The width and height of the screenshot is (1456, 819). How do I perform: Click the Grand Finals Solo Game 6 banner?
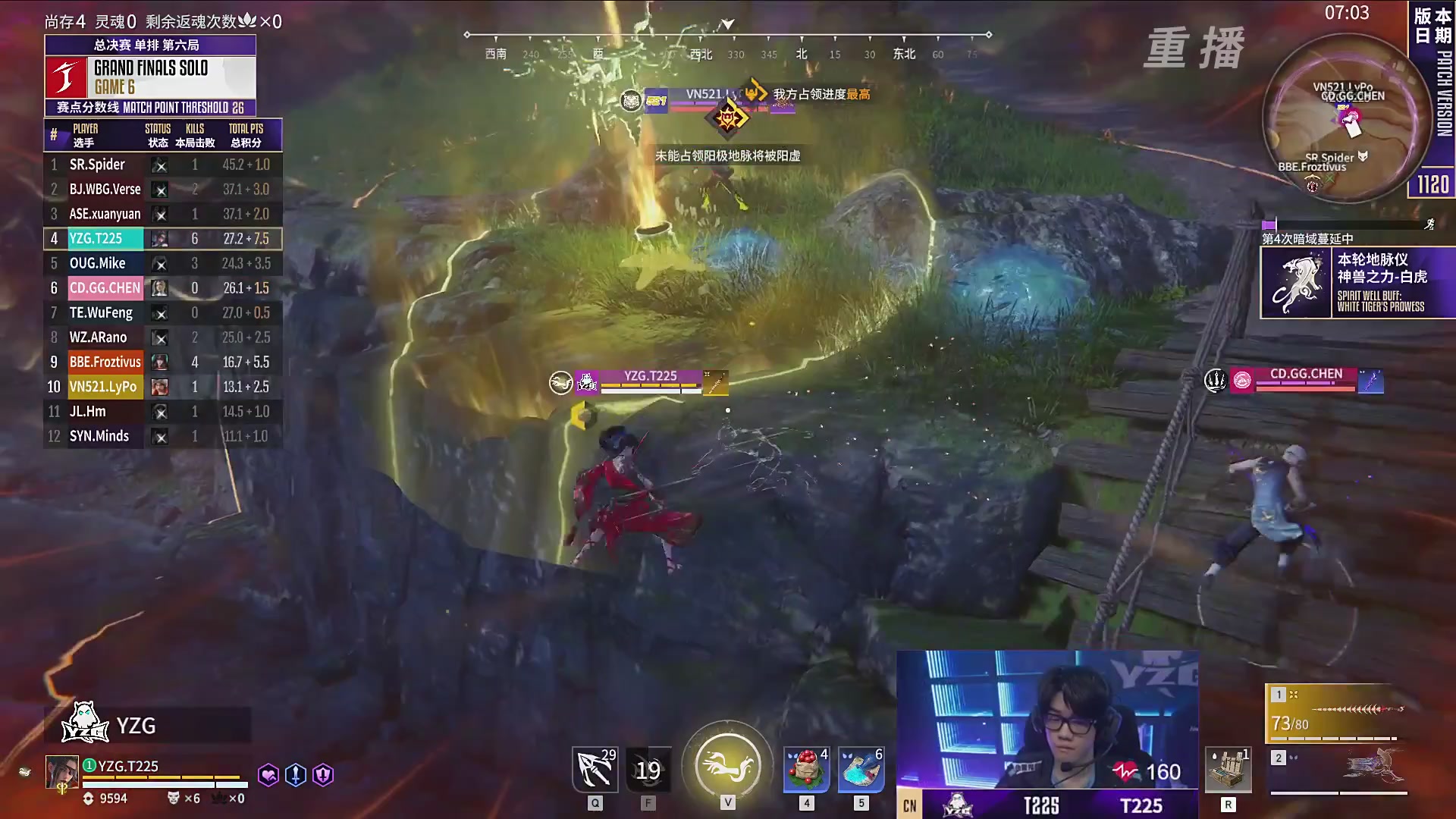tap(150, 77)
